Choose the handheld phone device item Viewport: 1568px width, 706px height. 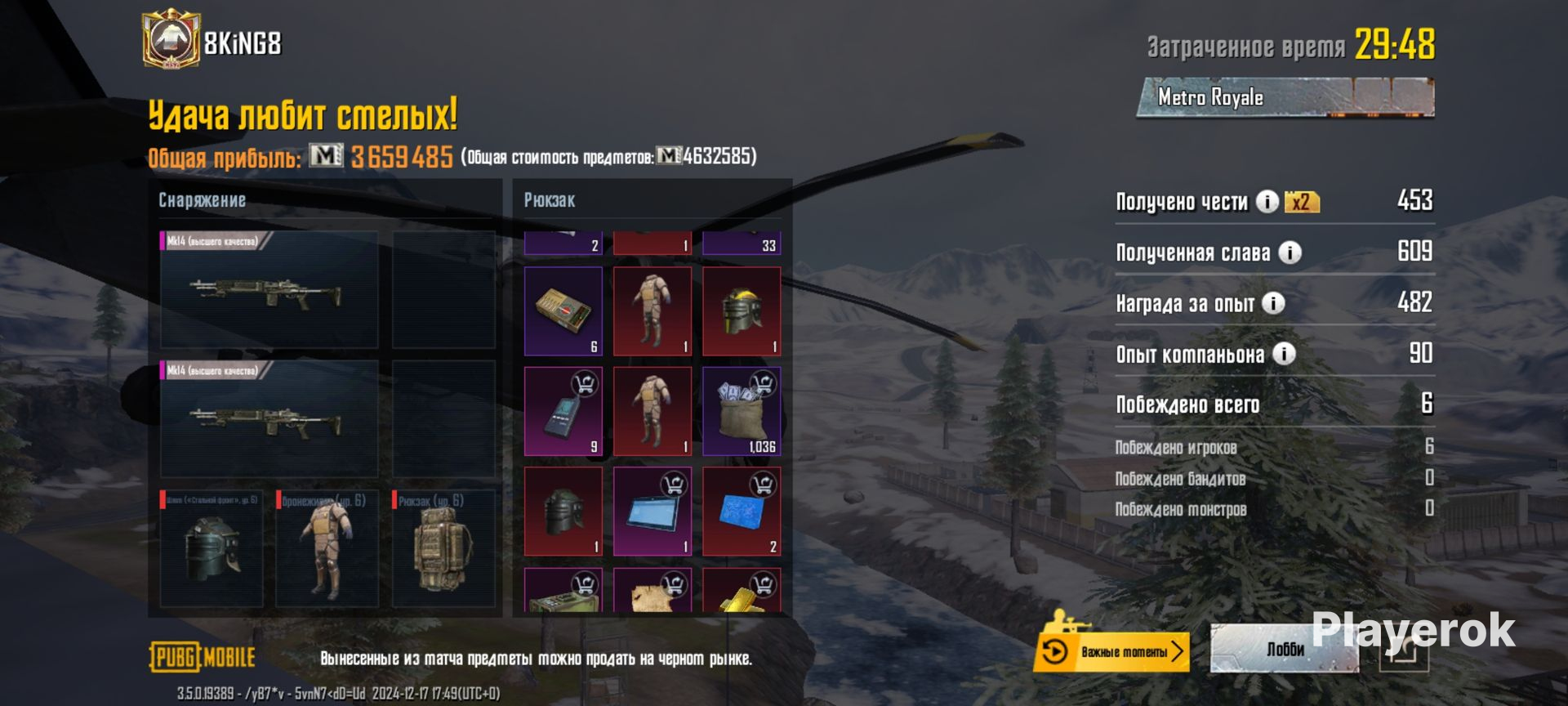(x=563, y=411)
